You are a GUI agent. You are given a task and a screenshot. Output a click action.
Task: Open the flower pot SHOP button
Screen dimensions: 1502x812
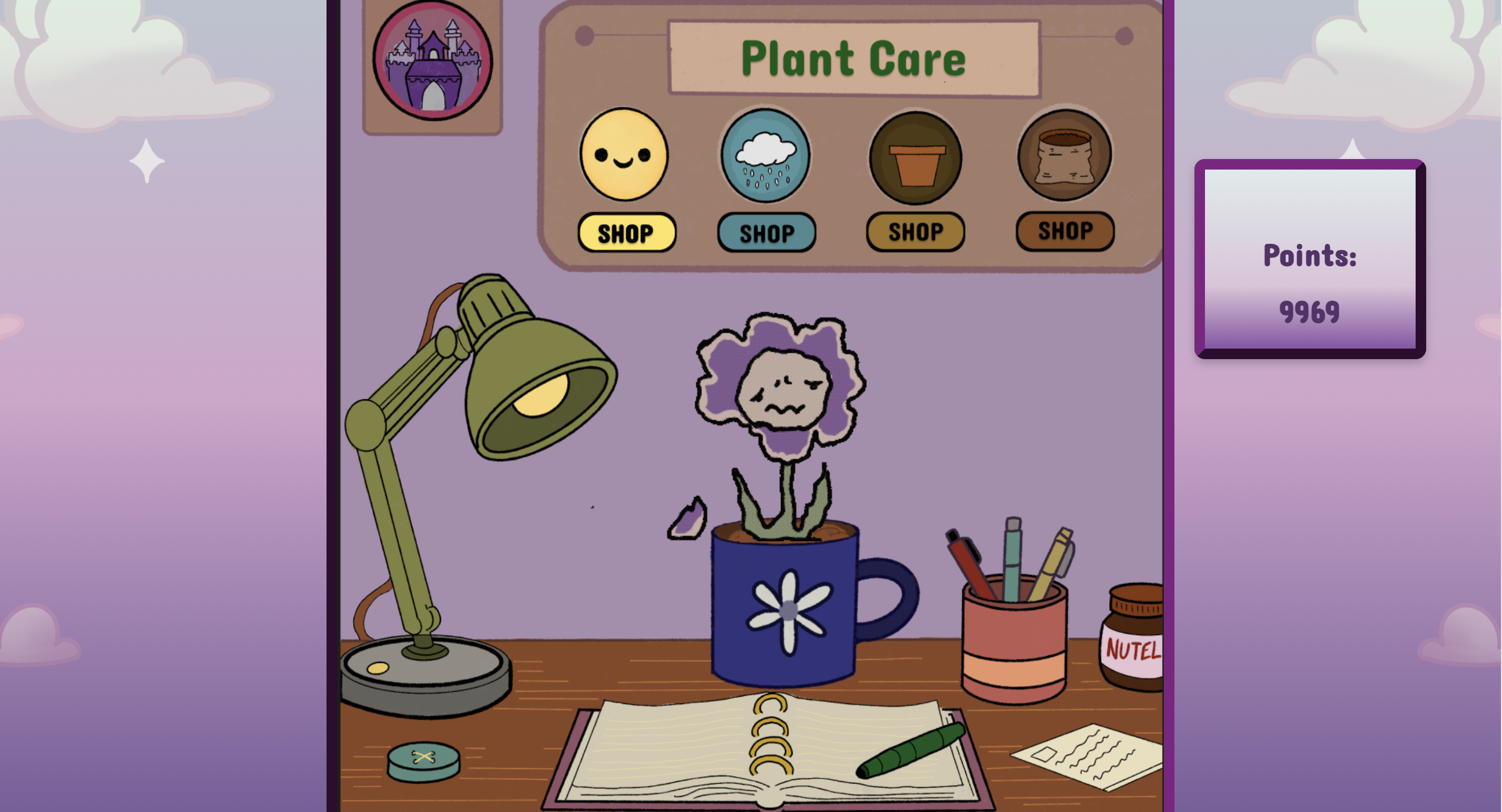pyautogui.click(x=915, y=232)
